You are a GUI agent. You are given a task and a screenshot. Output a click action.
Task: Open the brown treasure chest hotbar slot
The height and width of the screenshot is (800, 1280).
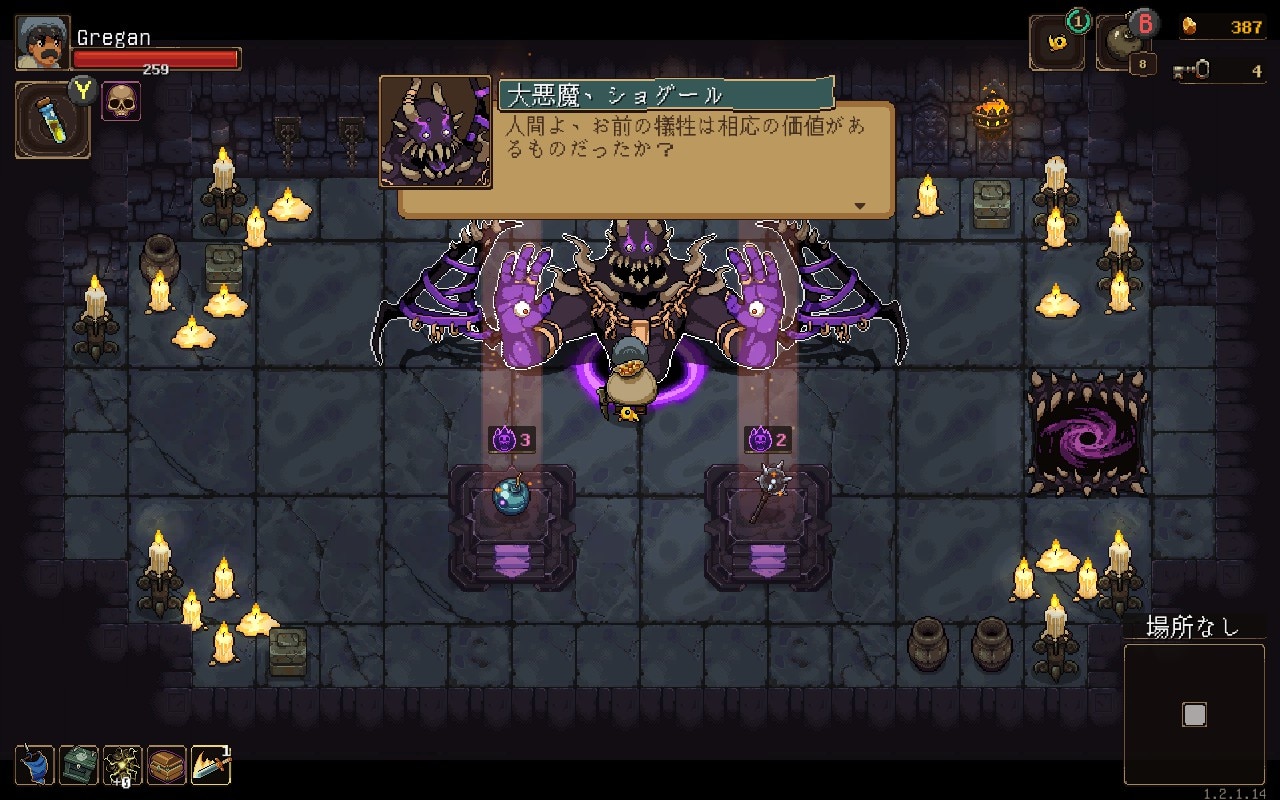[x=164, y=765]
